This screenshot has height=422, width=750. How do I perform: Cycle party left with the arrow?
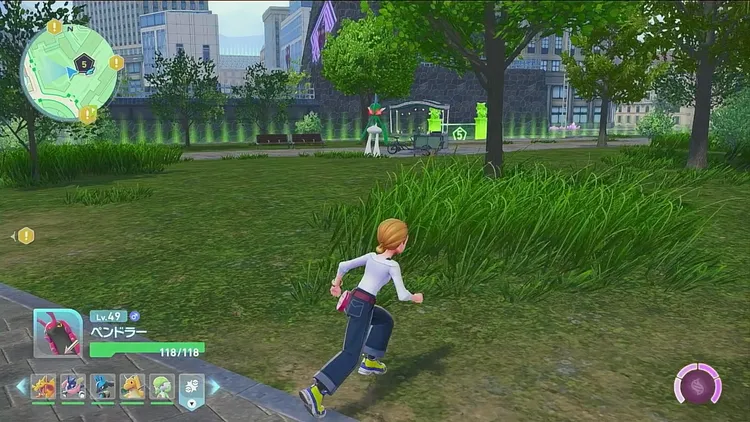[x=20, y=387]
